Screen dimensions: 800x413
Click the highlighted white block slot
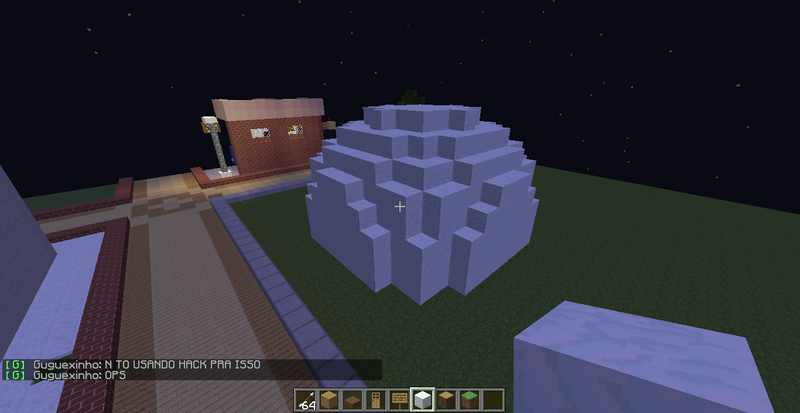[x=422, y=401]
